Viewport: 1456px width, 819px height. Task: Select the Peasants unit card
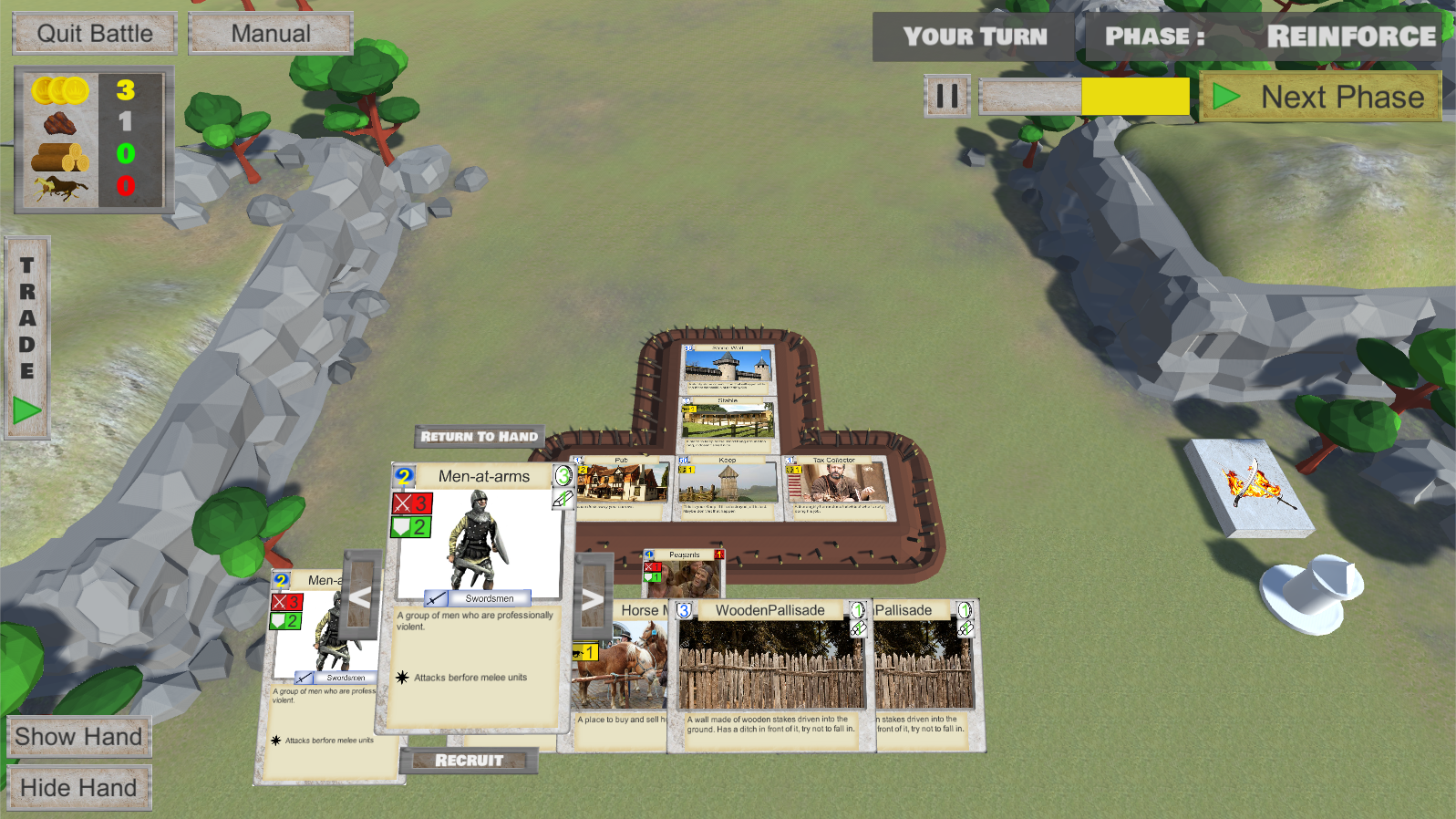[684, 574]
